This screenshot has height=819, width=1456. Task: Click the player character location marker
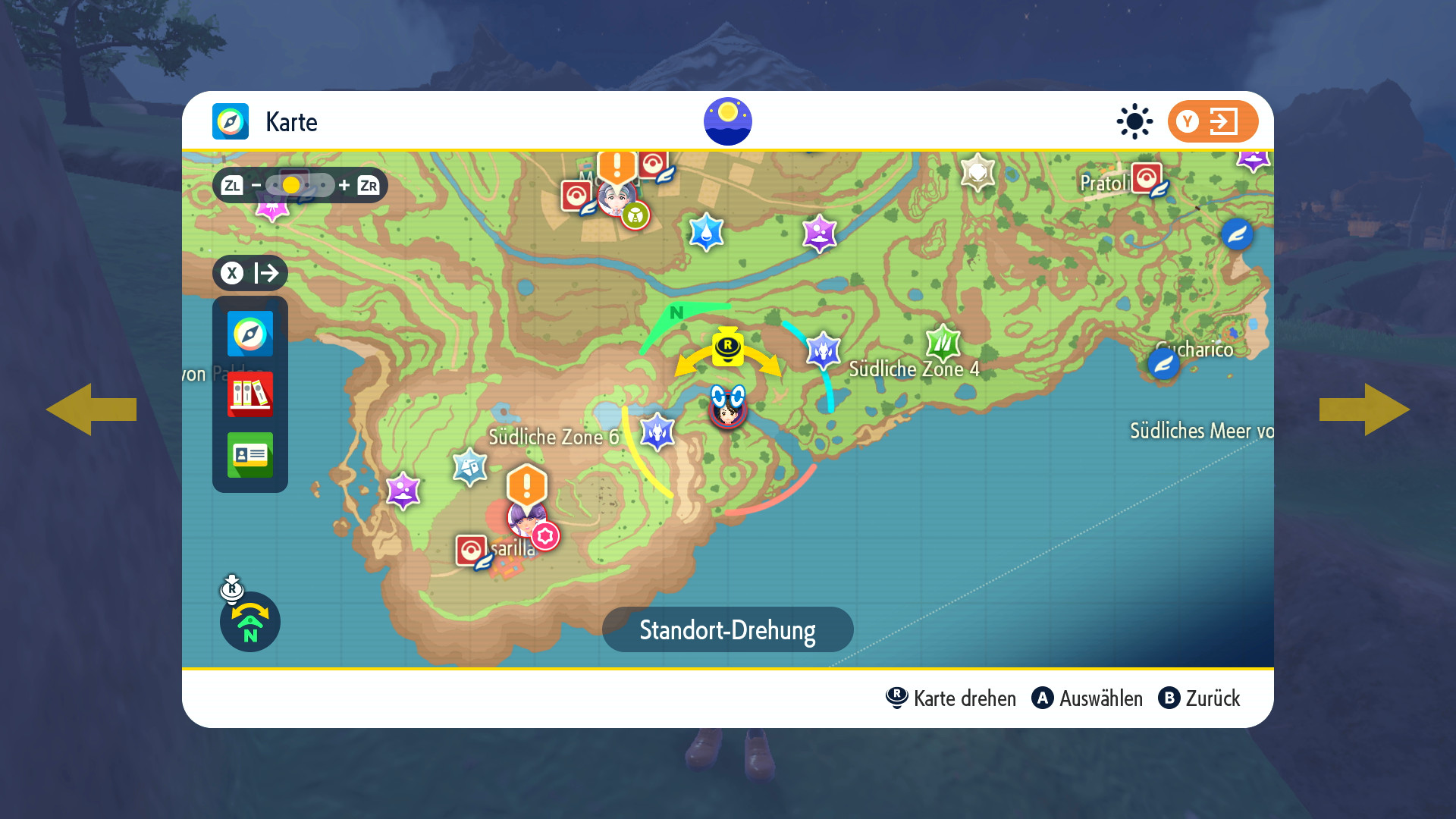coord(728,407)
